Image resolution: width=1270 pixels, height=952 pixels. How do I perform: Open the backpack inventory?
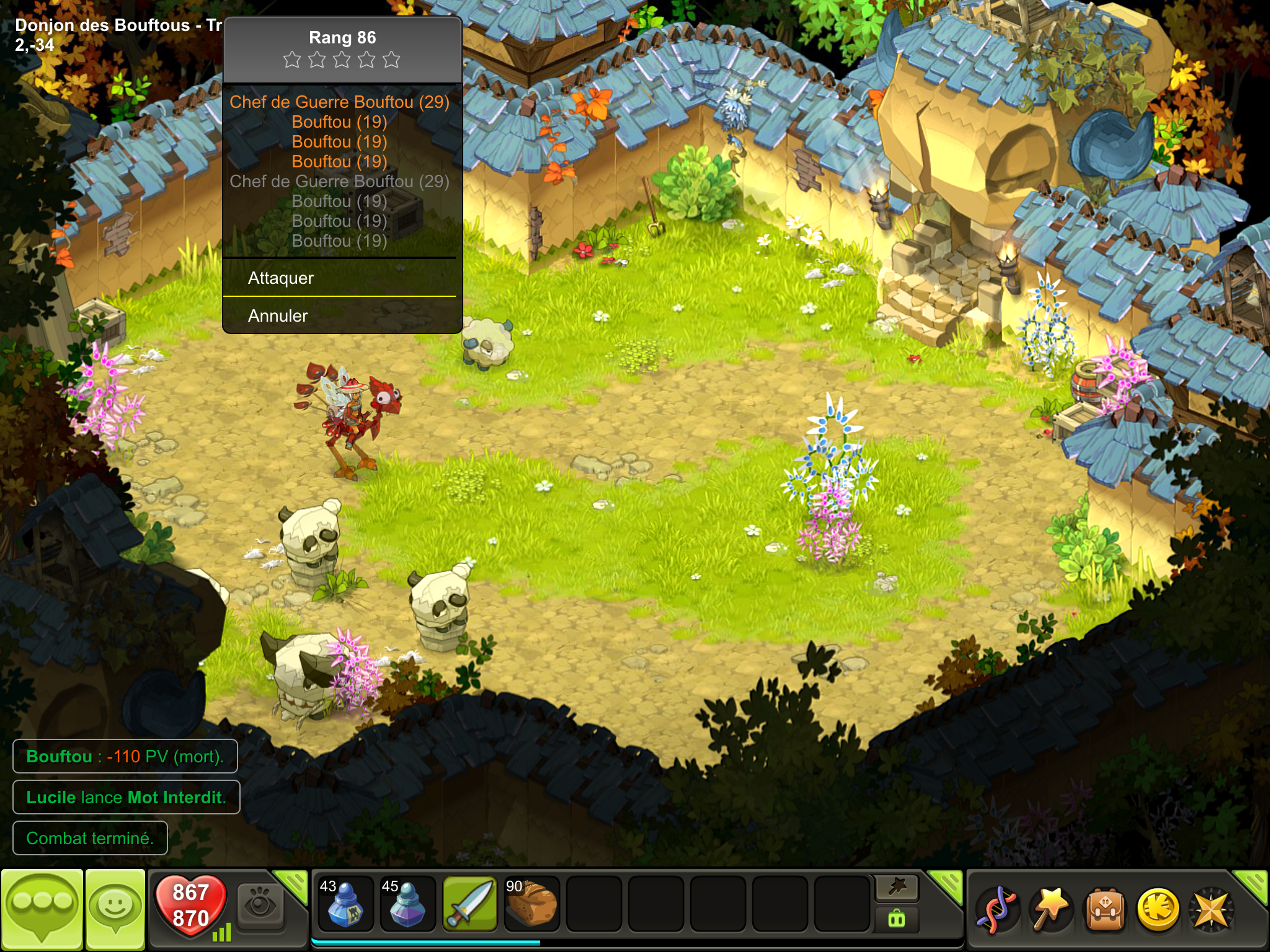(x=1104, y=910)
